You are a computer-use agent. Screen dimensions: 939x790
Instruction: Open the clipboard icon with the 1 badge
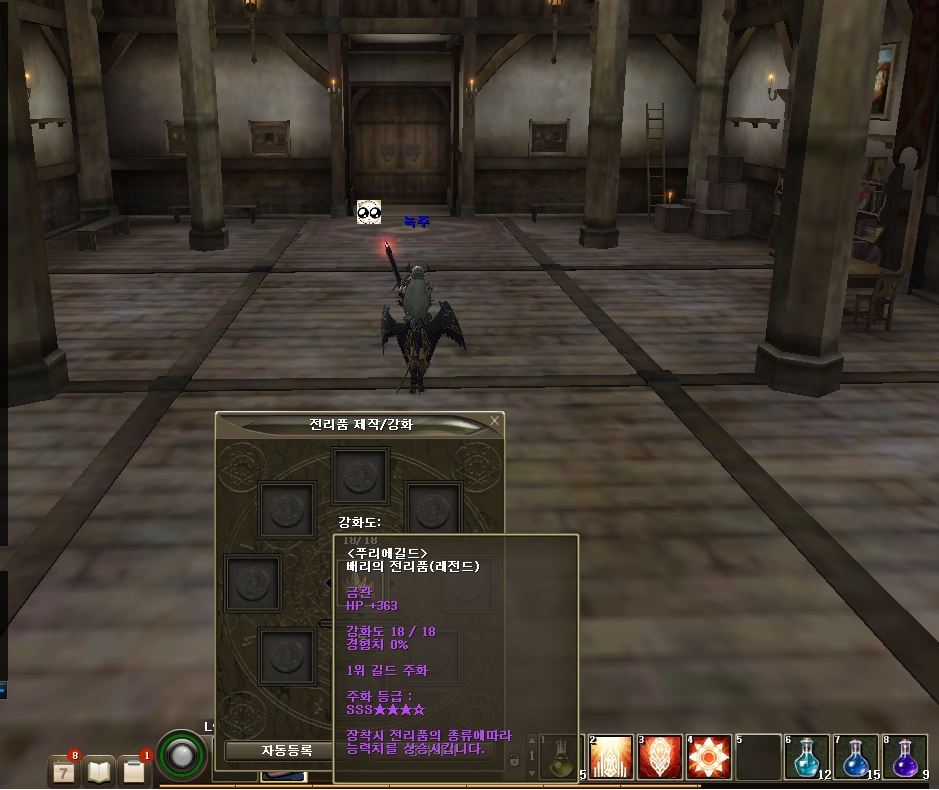(134, 770)
